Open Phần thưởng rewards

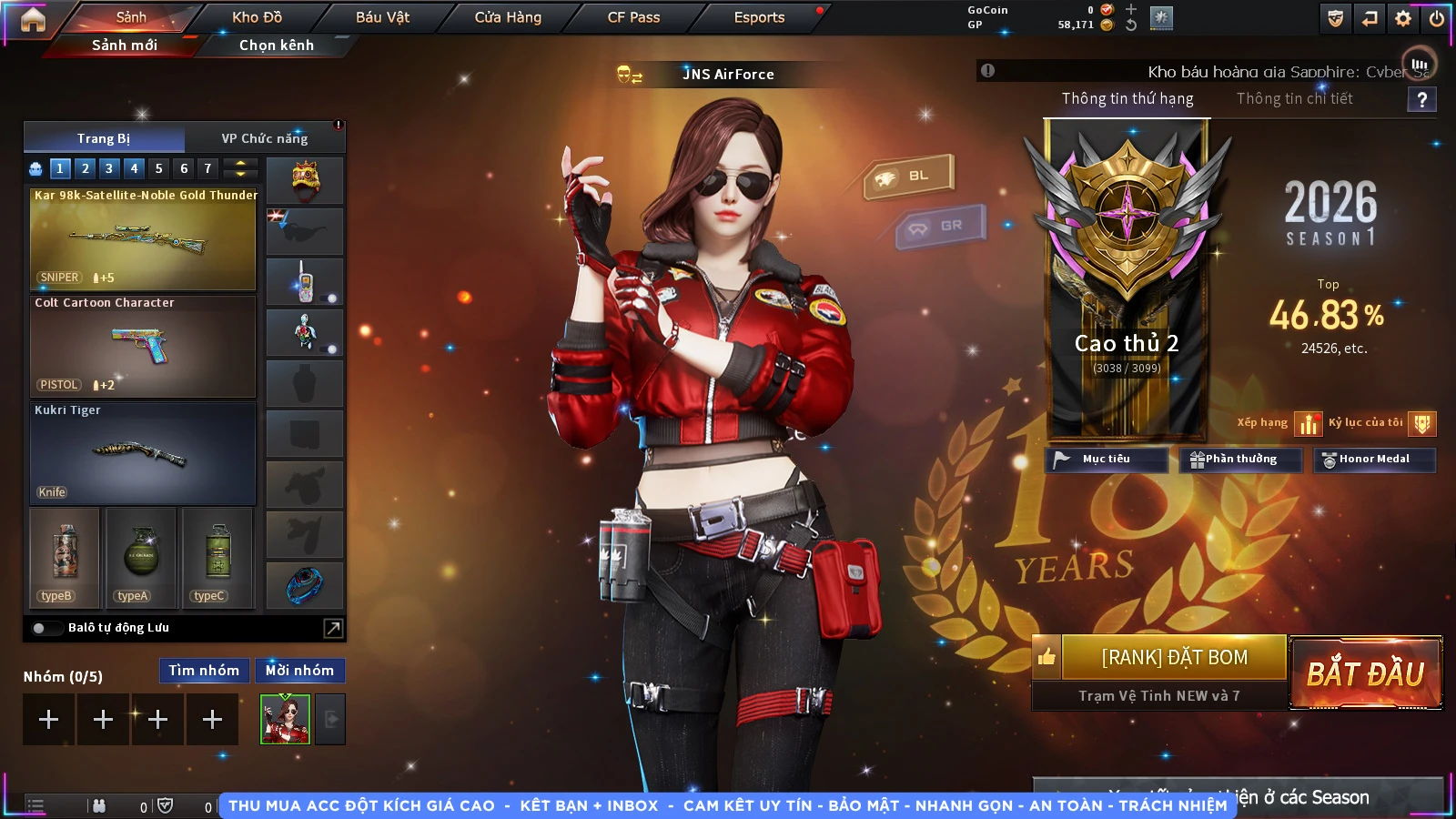tap(1240, 460)
